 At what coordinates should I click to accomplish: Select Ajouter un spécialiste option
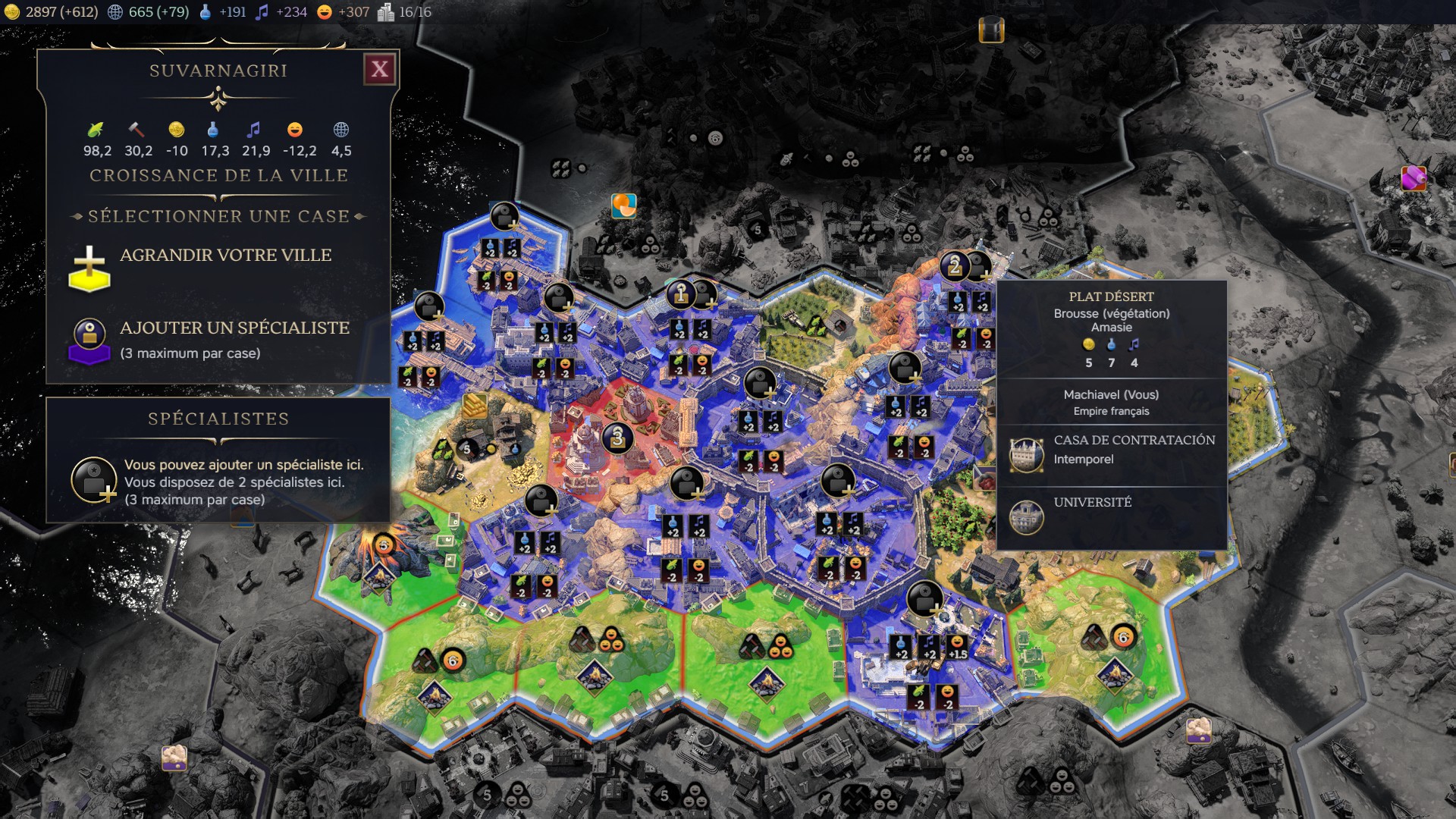tap(234, 328)
